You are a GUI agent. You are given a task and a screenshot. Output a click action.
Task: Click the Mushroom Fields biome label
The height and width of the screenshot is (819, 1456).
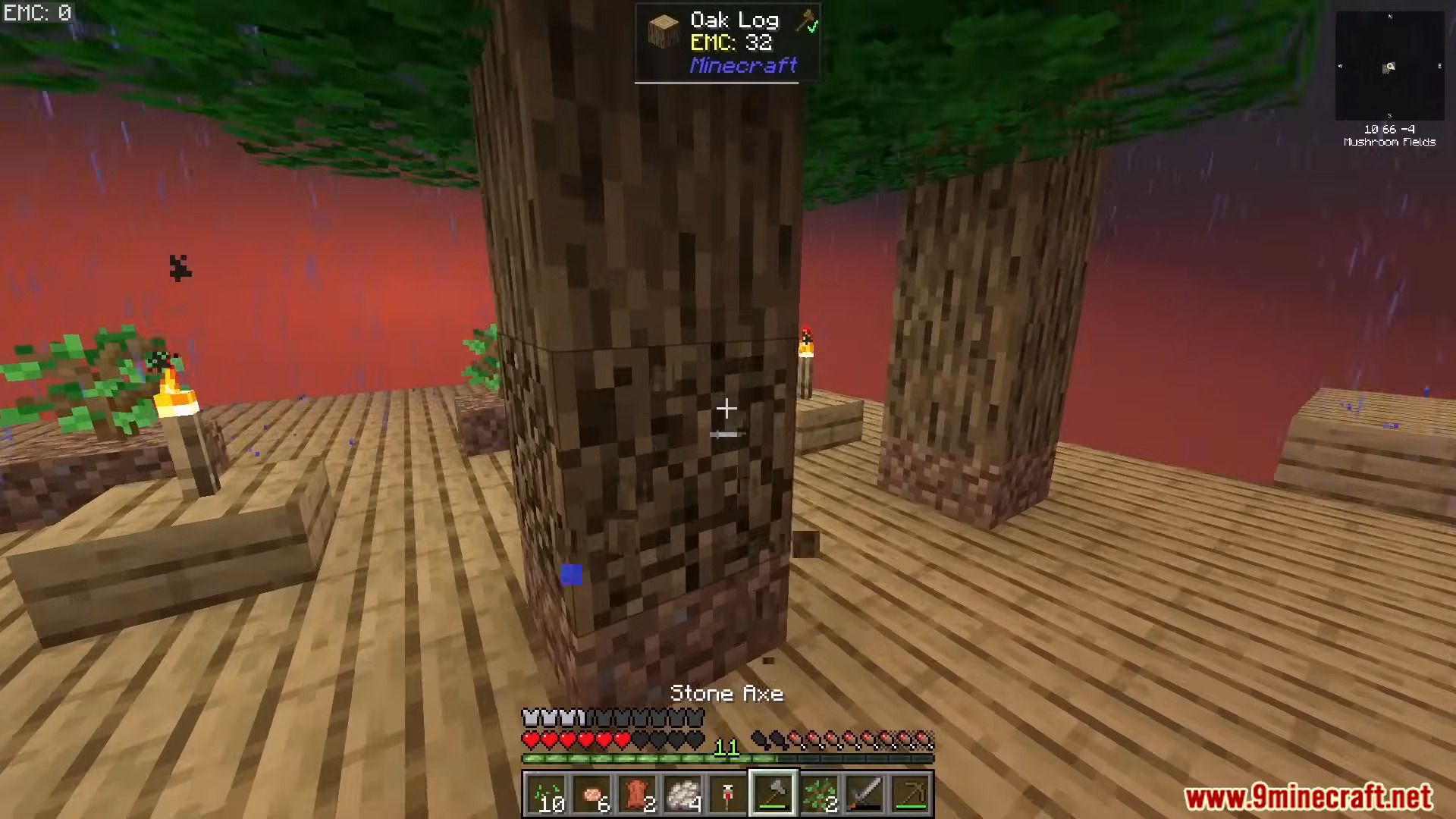[1389, 142]
